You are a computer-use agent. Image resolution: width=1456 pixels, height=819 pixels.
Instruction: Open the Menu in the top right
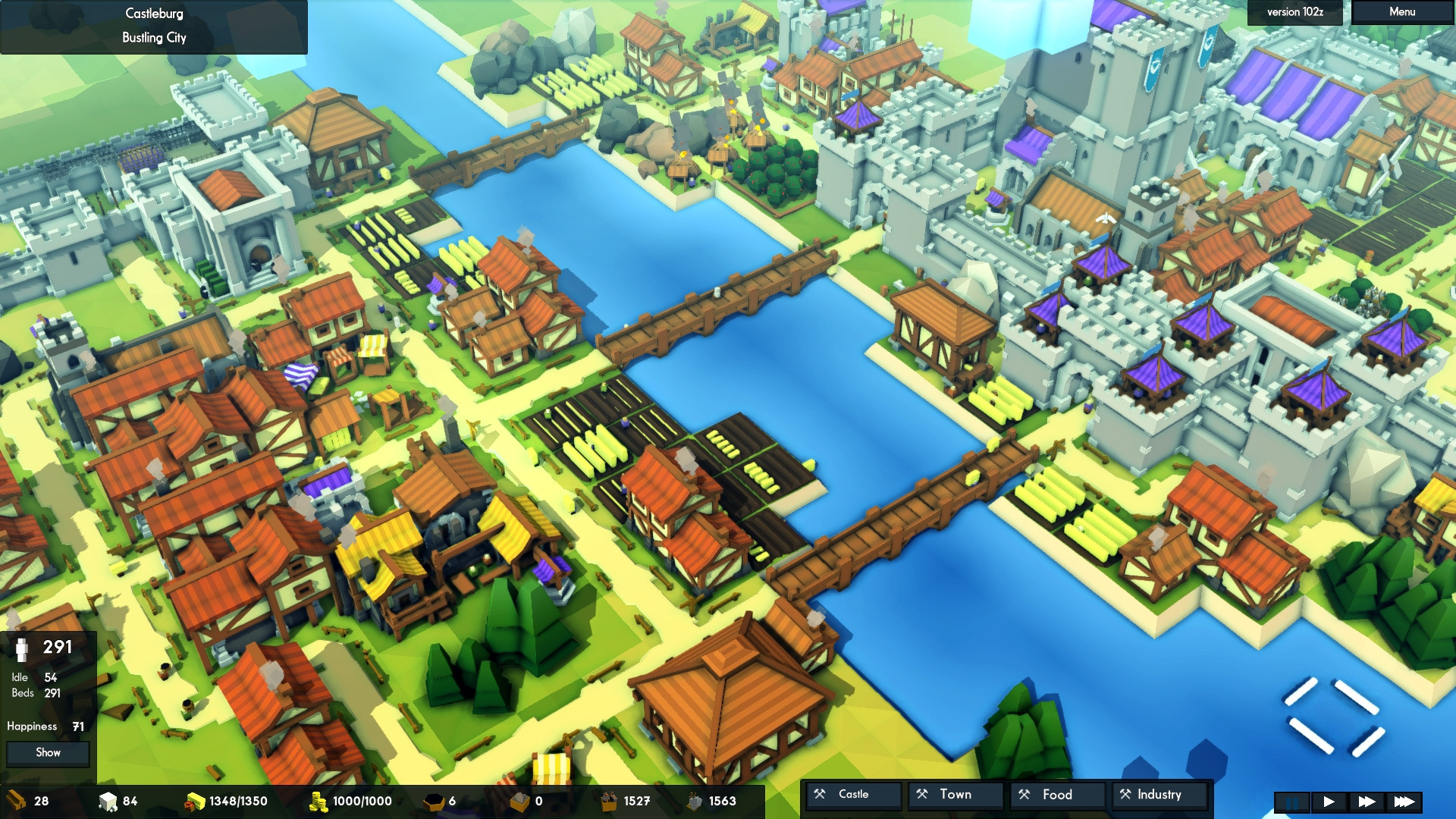pos(1401,12)
